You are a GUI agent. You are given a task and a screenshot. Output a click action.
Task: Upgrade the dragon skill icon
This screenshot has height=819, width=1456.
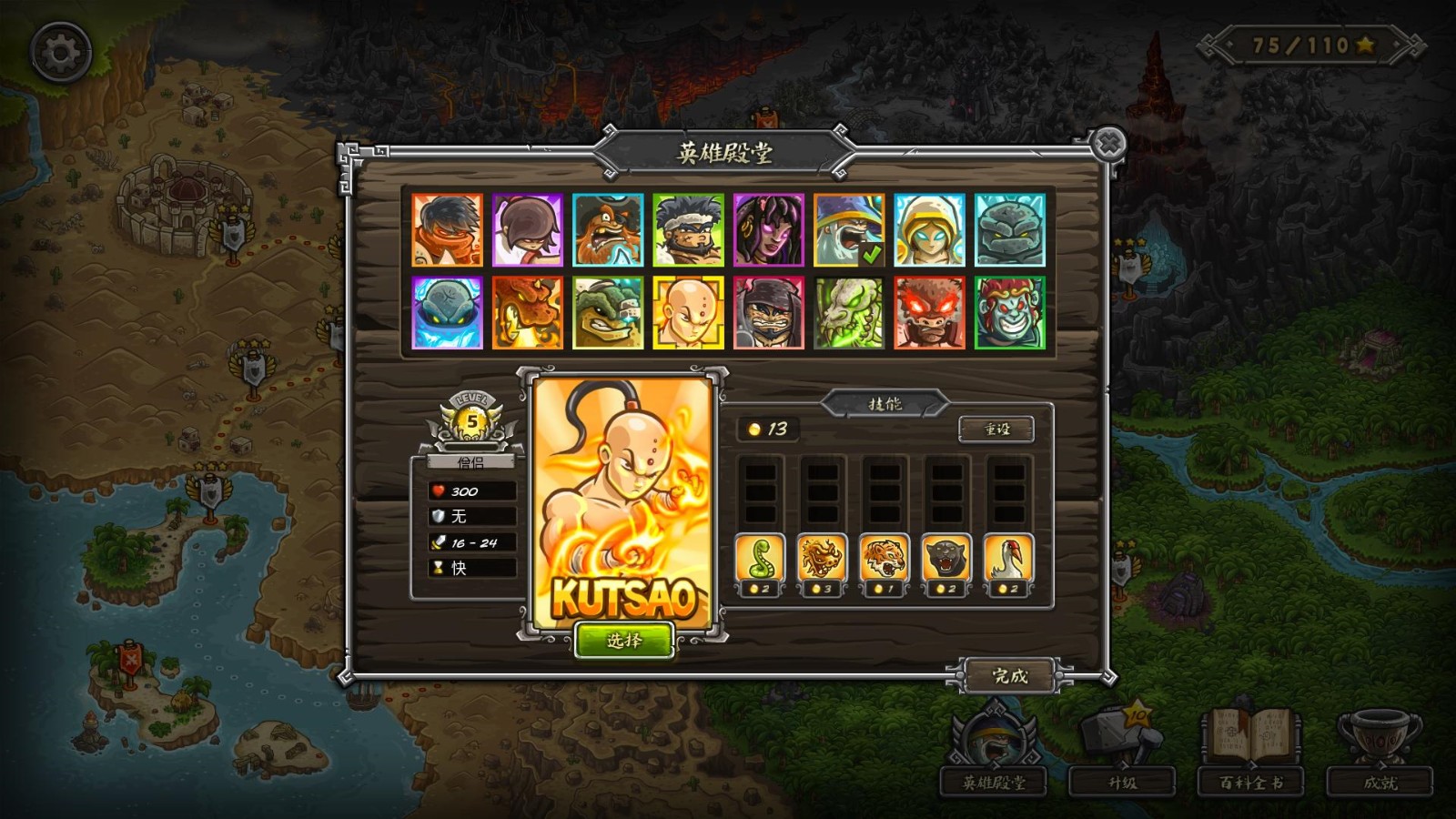822,559
